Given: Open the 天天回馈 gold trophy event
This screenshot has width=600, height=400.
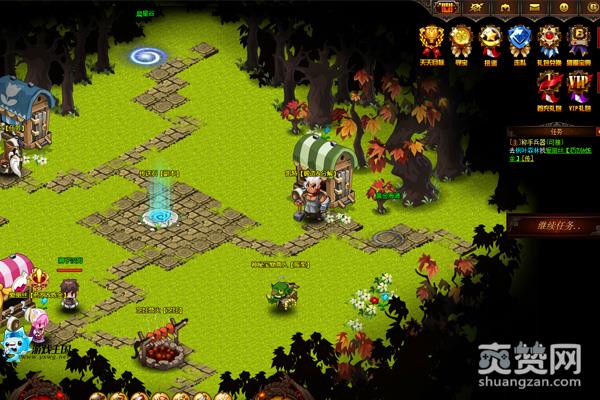Looking at the screenshot, I should [431, 40].
